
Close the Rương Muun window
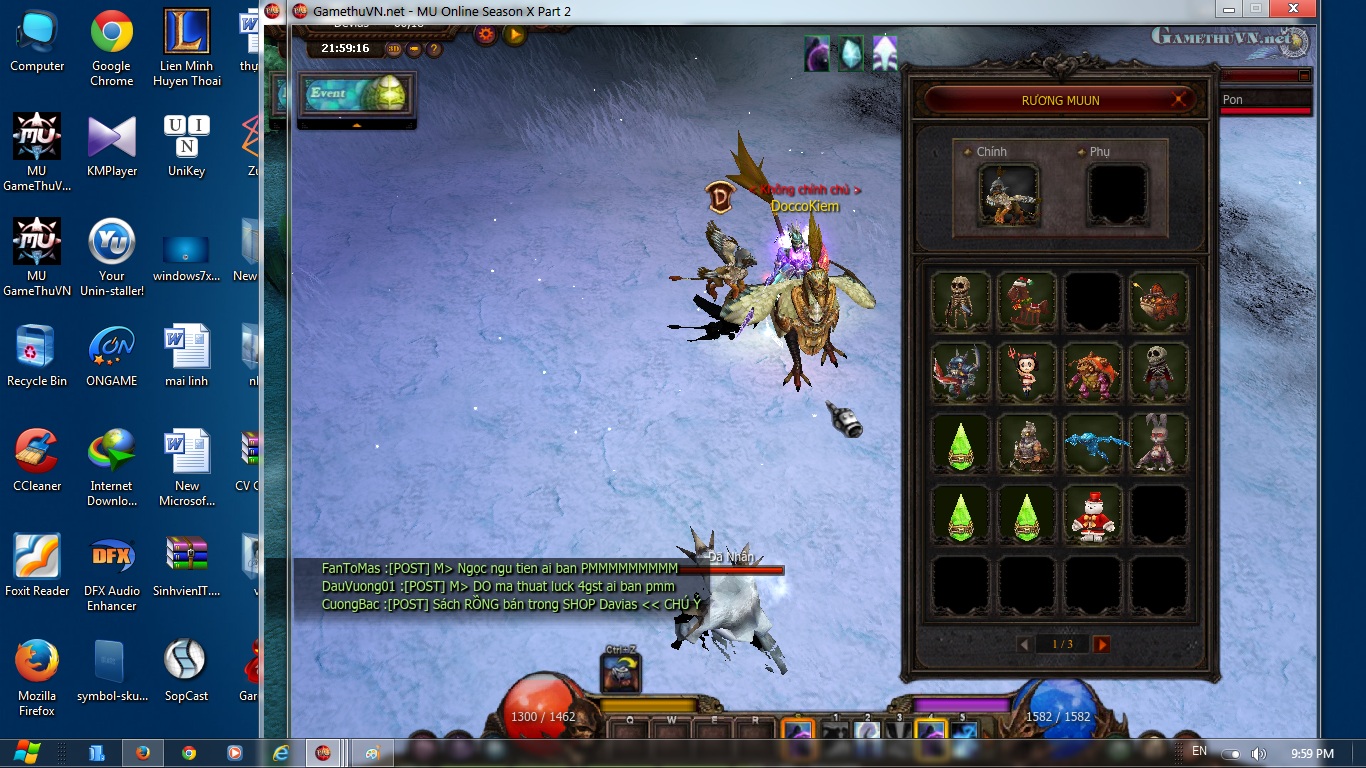click(x=1181, y=99)
